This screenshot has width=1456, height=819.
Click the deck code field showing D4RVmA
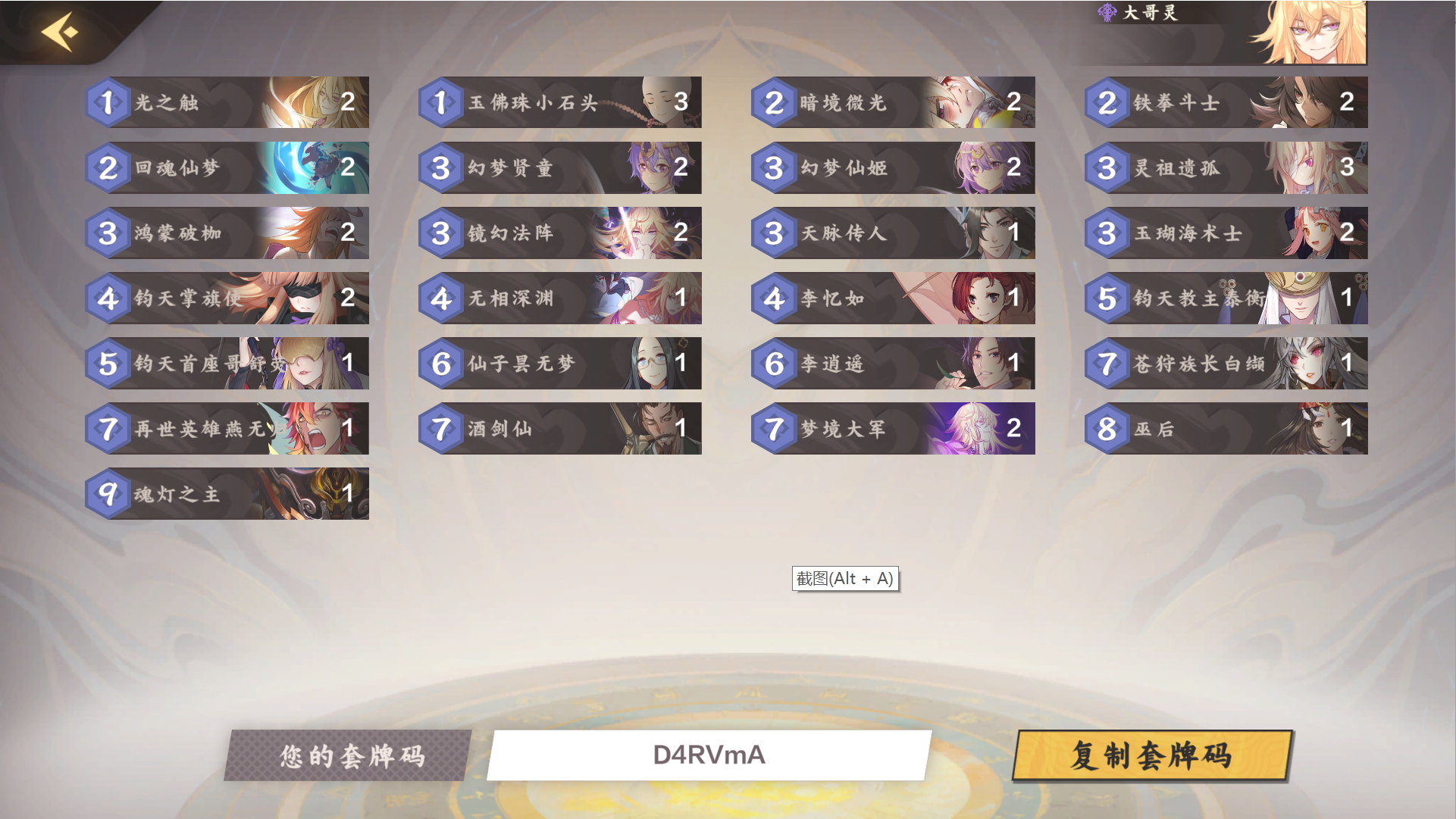click(710, 755)
